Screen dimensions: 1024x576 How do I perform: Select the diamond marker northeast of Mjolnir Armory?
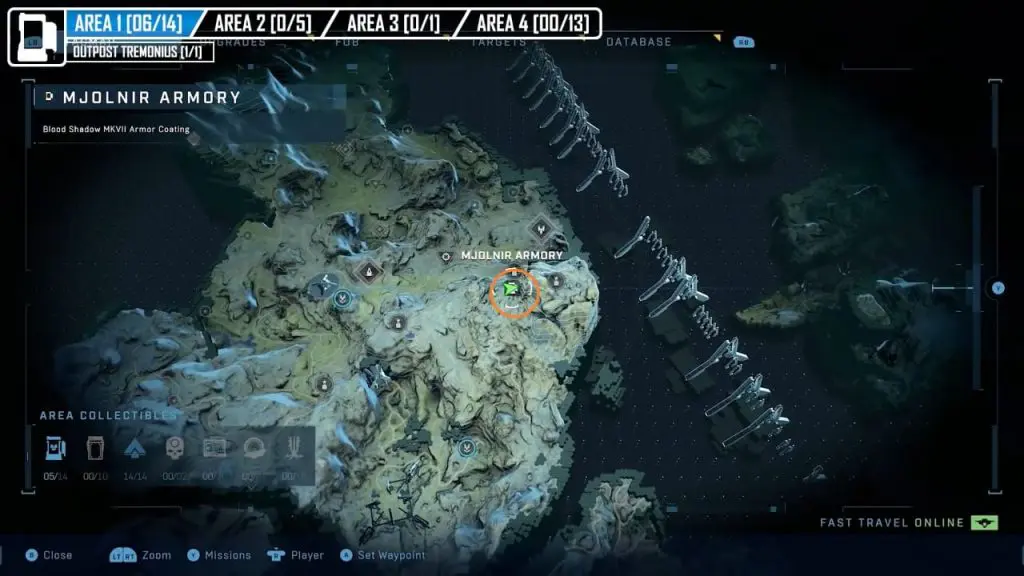(542, 229)
